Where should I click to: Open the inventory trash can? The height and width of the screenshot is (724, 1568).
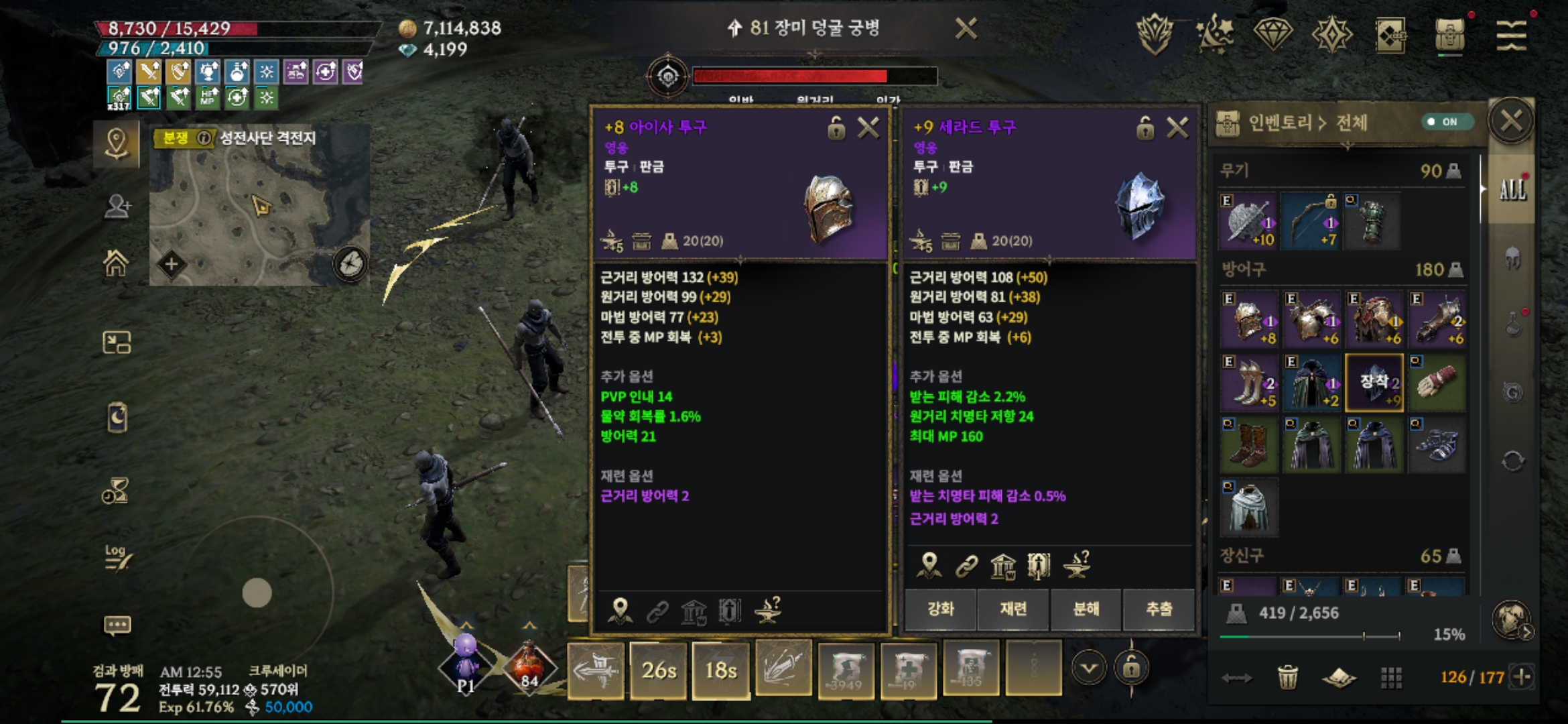click(x=1287, y=677)
